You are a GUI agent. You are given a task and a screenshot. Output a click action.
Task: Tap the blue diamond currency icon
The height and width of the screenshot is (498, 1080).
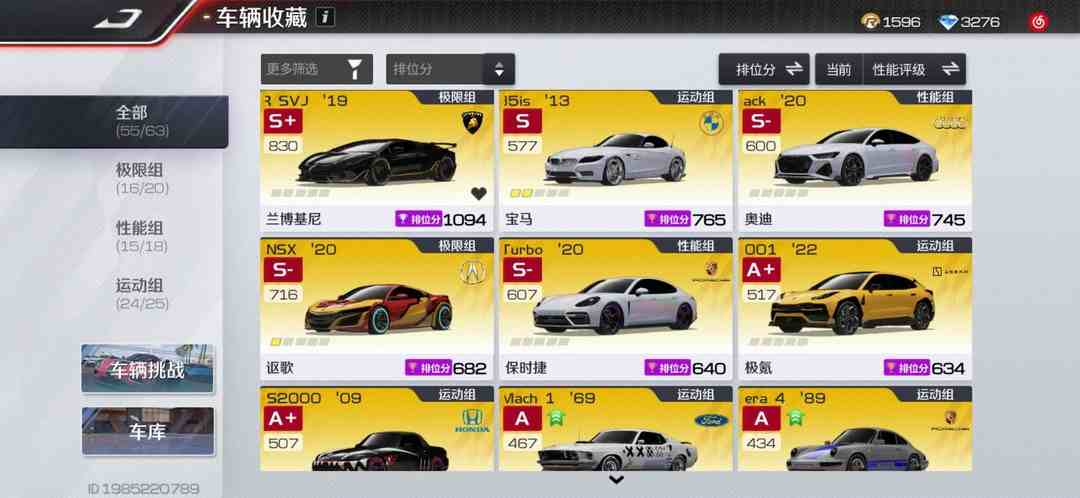point(948,21)
